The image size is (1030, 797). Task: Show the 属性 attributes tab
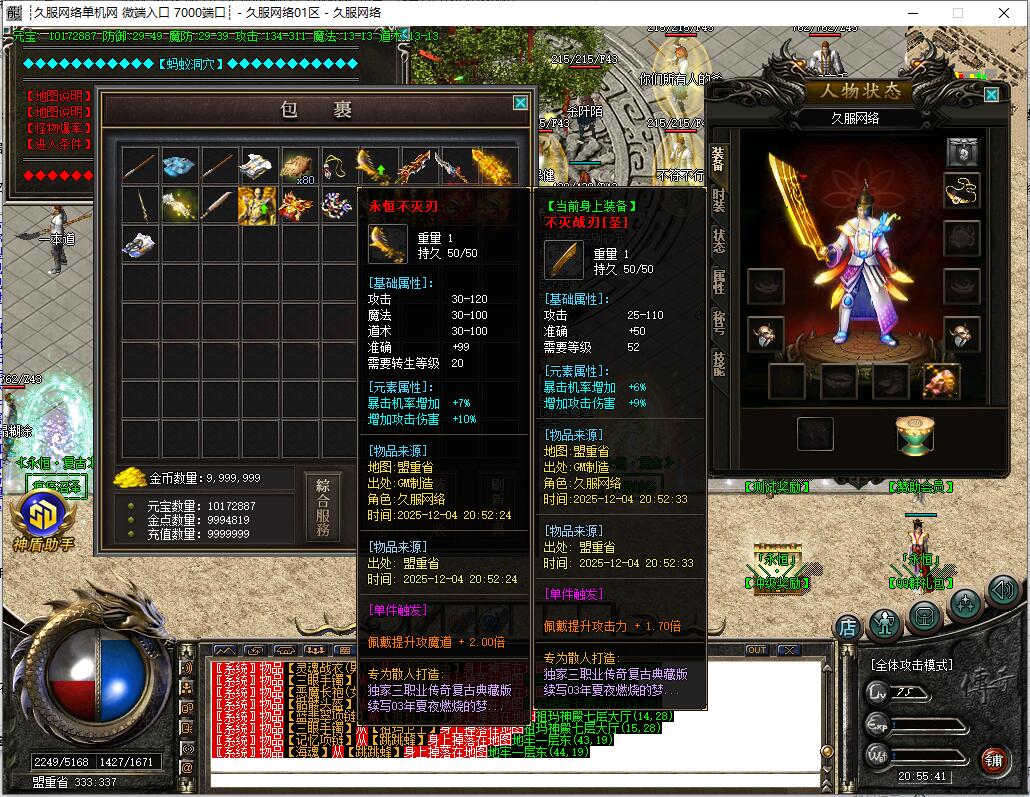coord(718,282)
